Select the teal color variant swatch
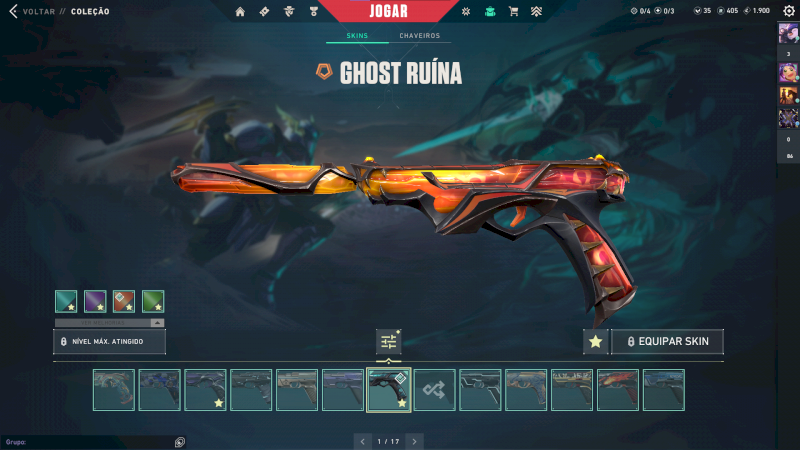Image resolution: width=800 pixels, height=450 pixels. click(x=66, y=301)
